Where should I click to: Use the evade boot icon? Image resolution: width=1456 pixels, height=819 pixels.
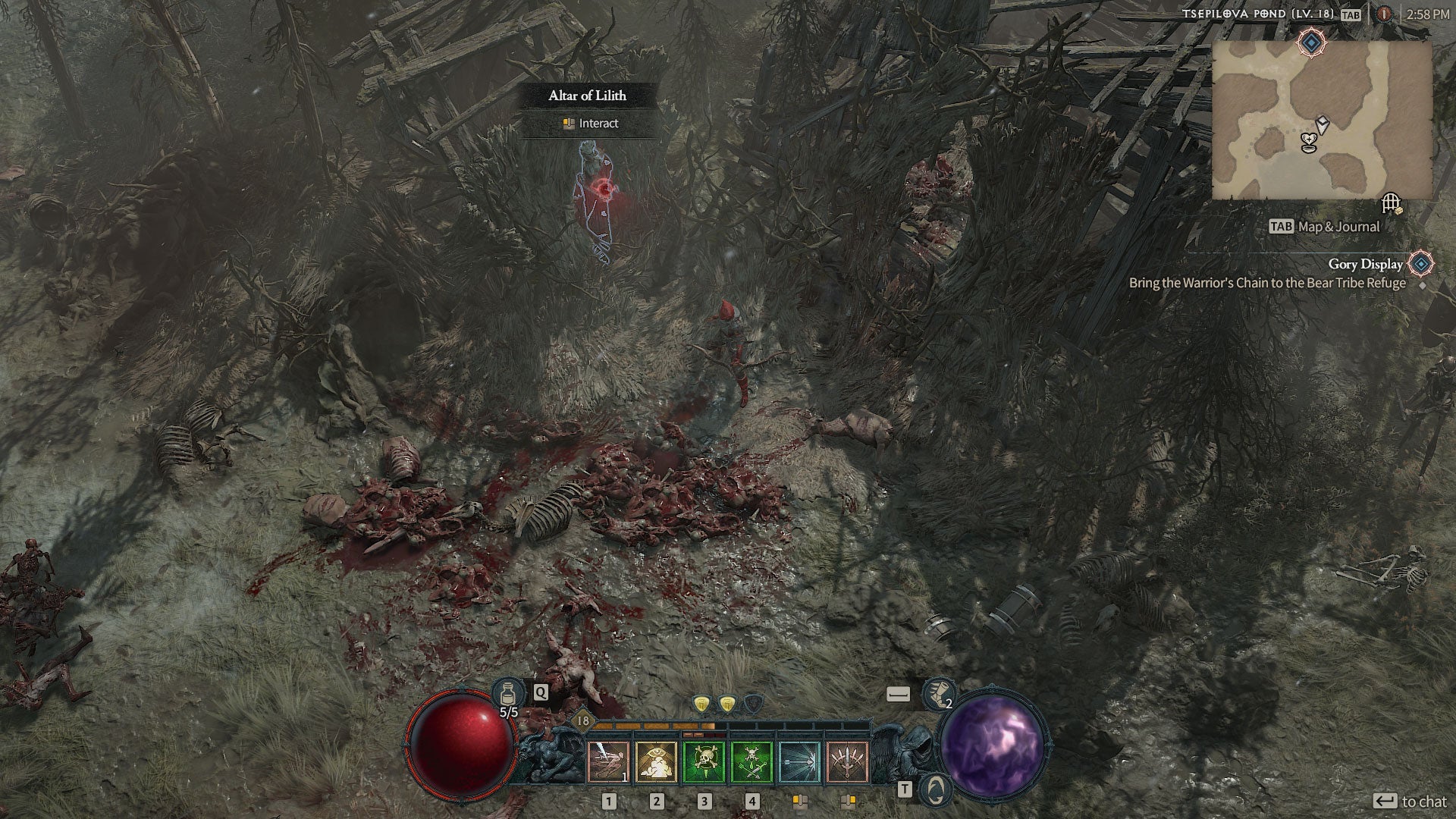point(938,694)
